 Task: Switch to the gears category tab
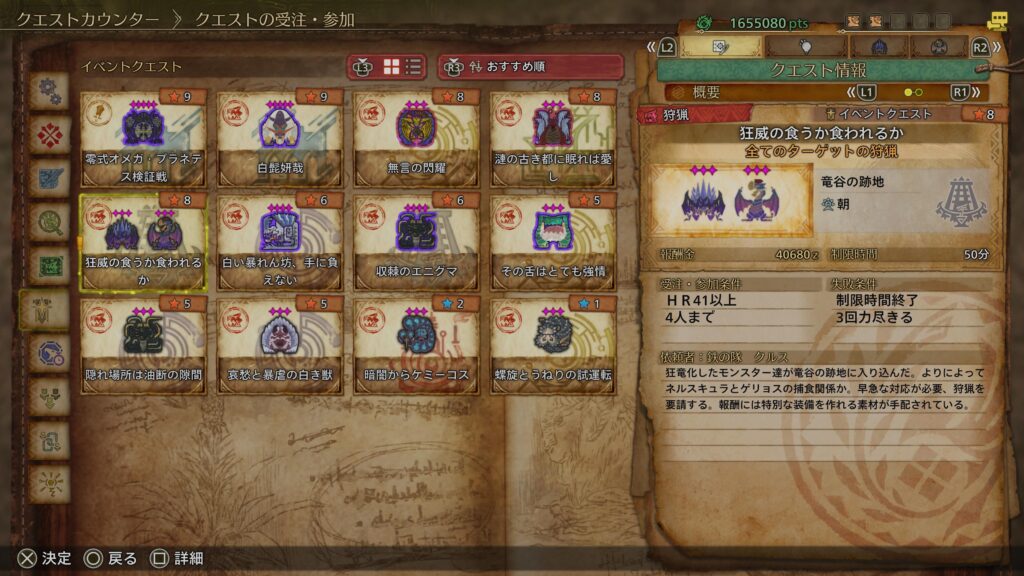click(x=48, y=92)
